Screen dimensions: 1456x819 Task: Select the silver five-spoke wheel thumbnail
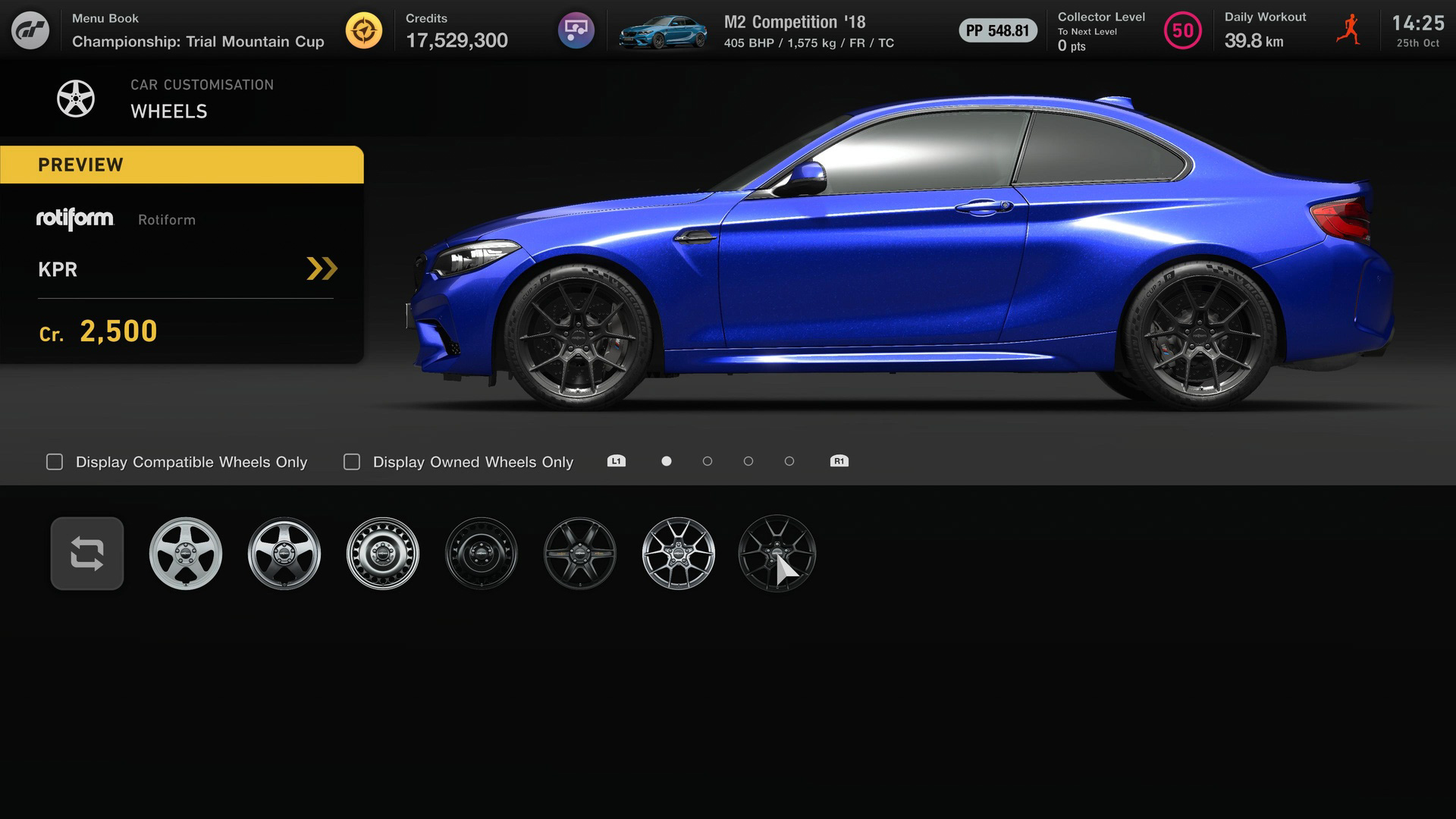click(x=186, y=554)
